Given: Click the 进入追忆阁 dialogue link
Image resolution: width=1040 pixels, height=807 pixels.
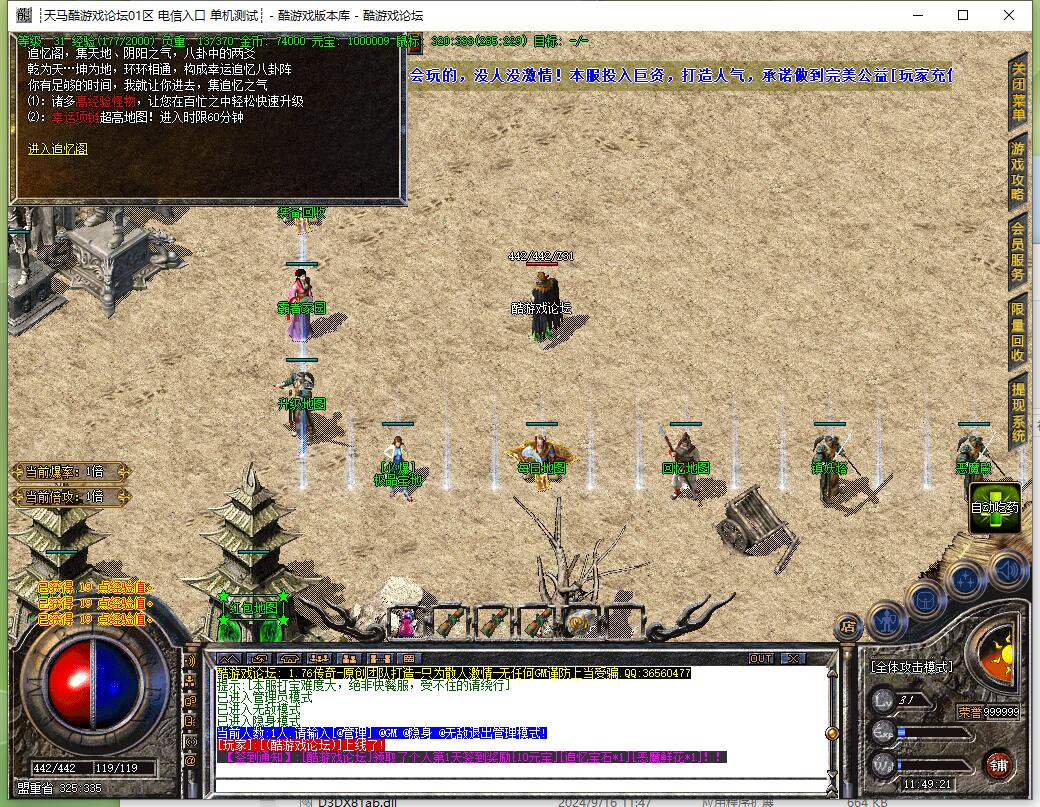Looking at the screenshot, I should 57,149.
